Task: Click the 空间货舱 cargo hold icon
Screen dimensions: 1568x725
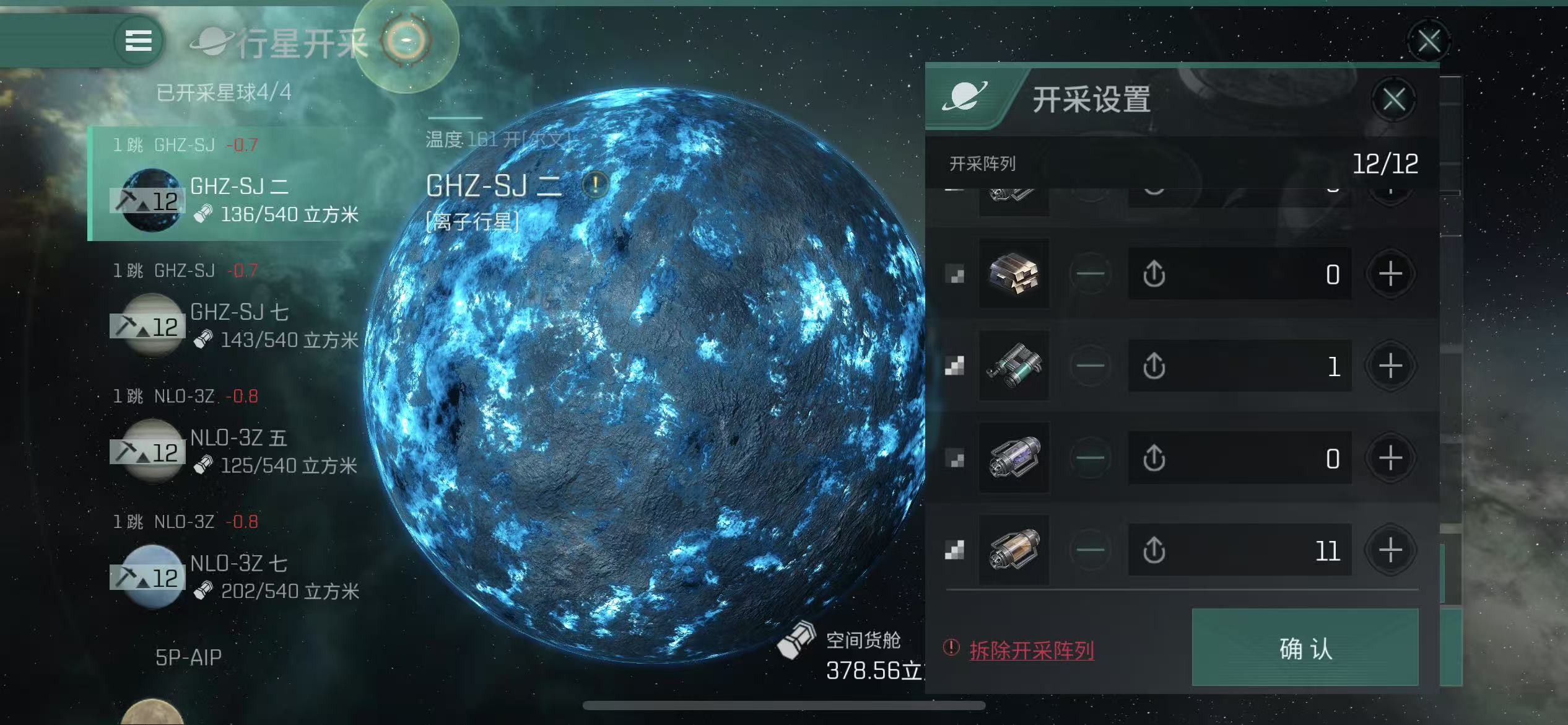Action: coord(796,637)
